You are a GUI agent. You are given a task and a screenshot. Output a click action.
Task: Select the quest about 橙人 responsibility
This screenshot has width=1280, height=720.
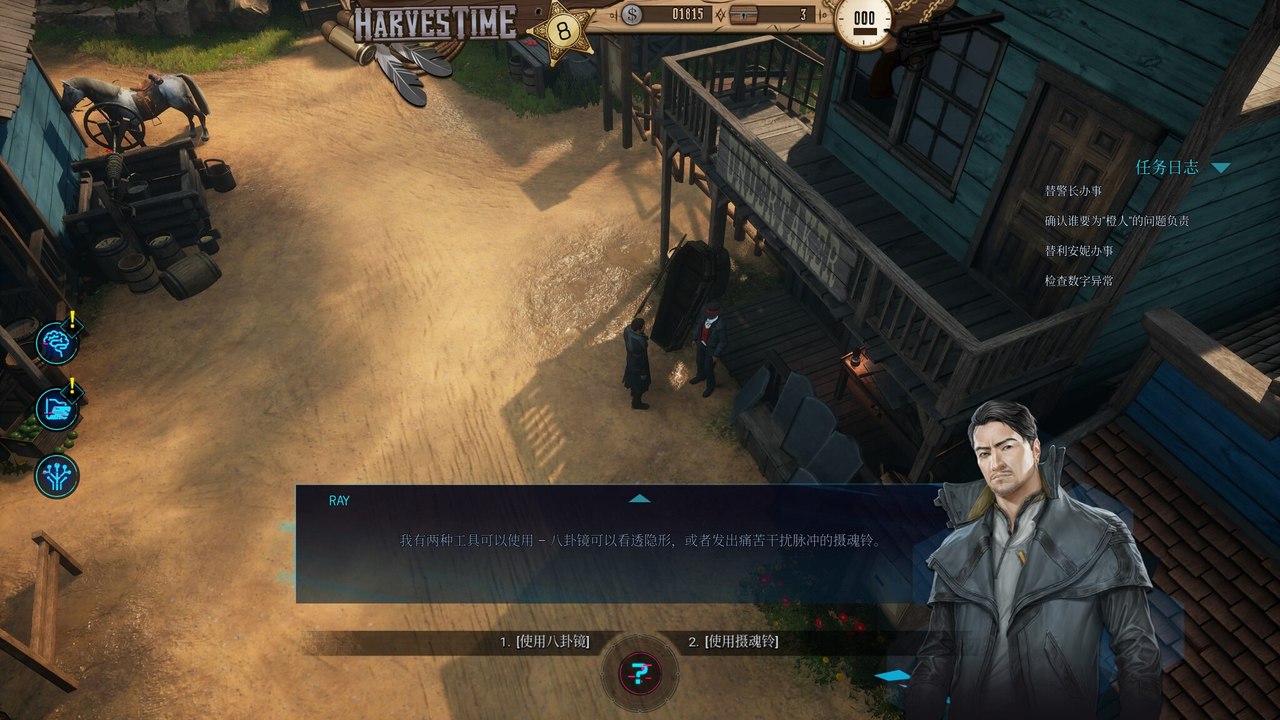1116,220
